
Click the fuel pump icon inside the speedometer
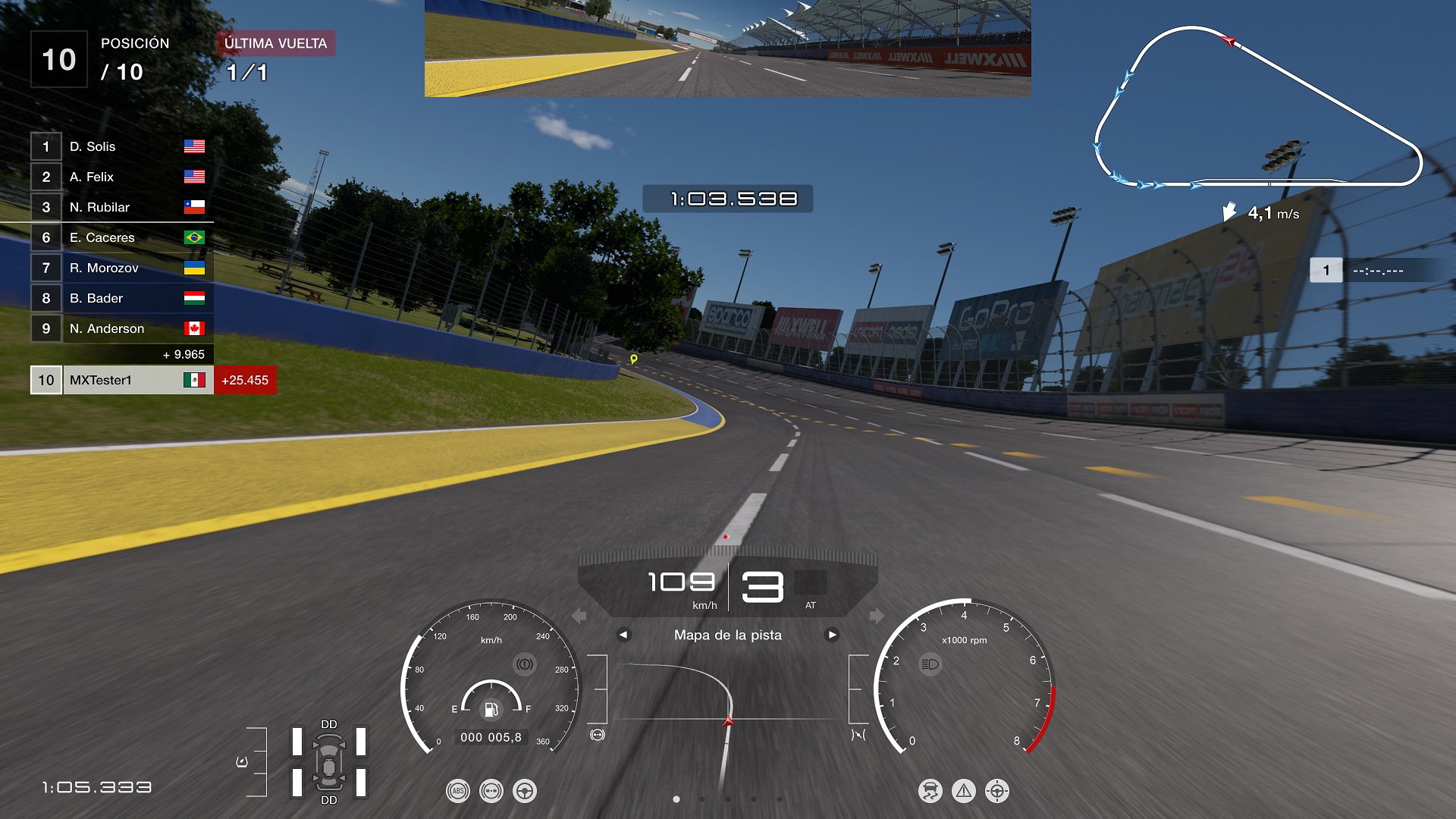[491, 708]
